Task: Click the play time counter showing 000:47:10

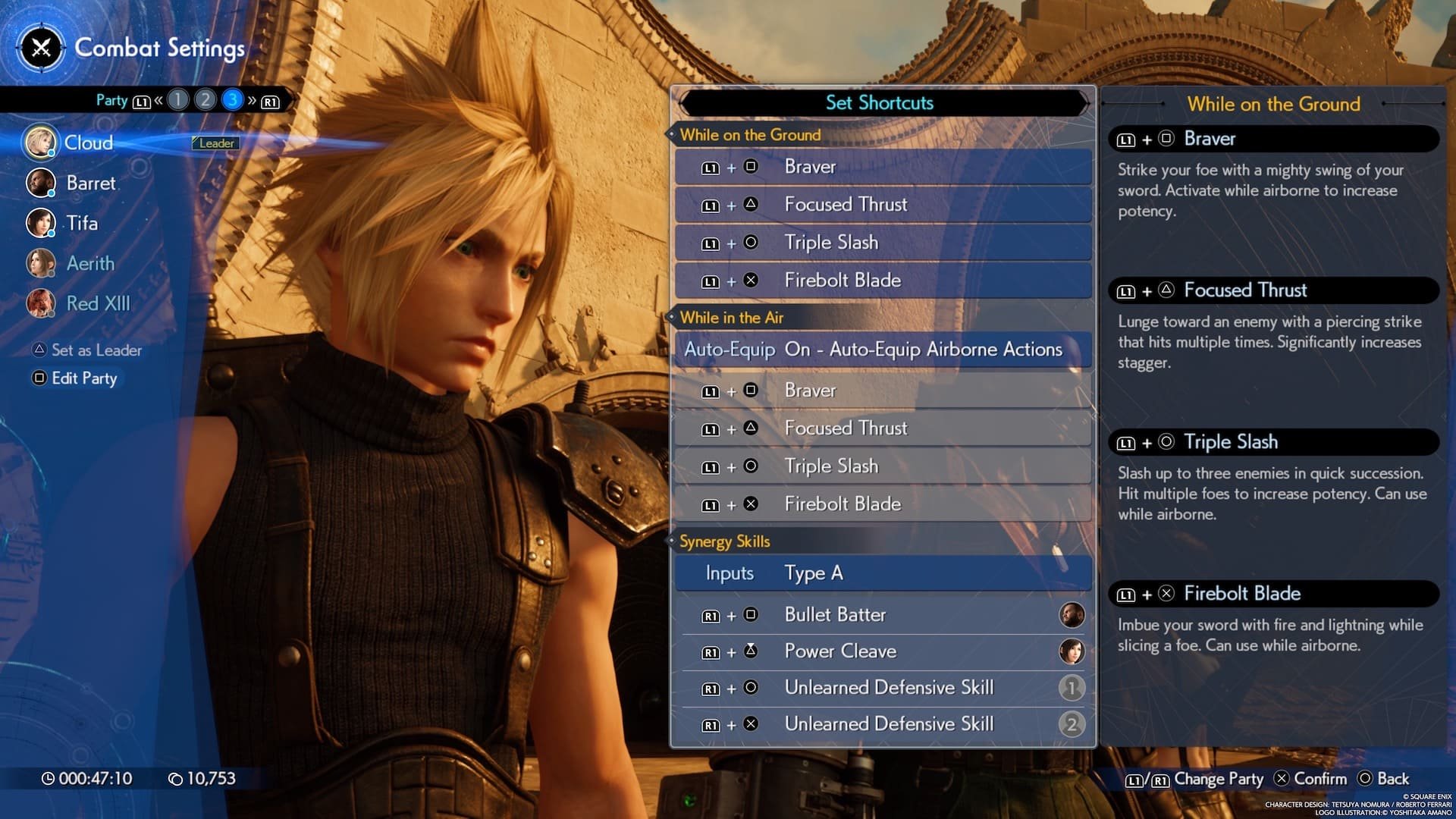Action: 87,778
